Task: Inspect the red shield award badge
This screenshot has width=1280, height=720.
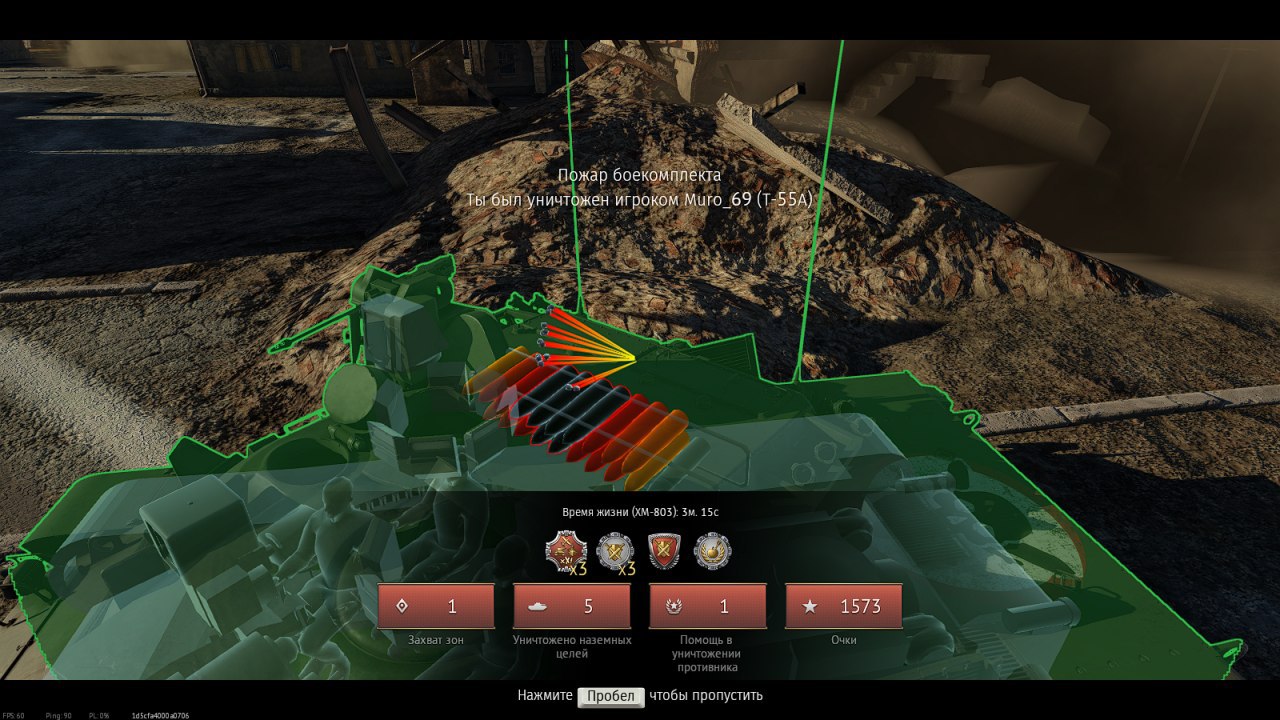Action: [663, 551]
